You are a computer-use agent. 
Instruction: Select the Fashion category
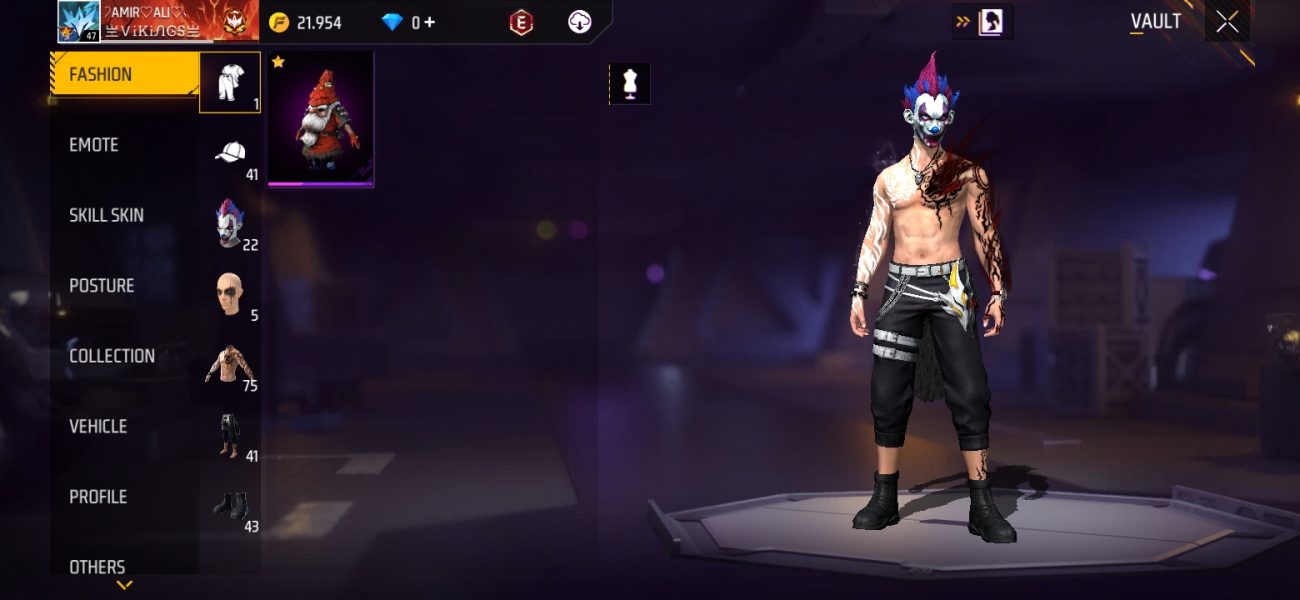click(122, 75)
